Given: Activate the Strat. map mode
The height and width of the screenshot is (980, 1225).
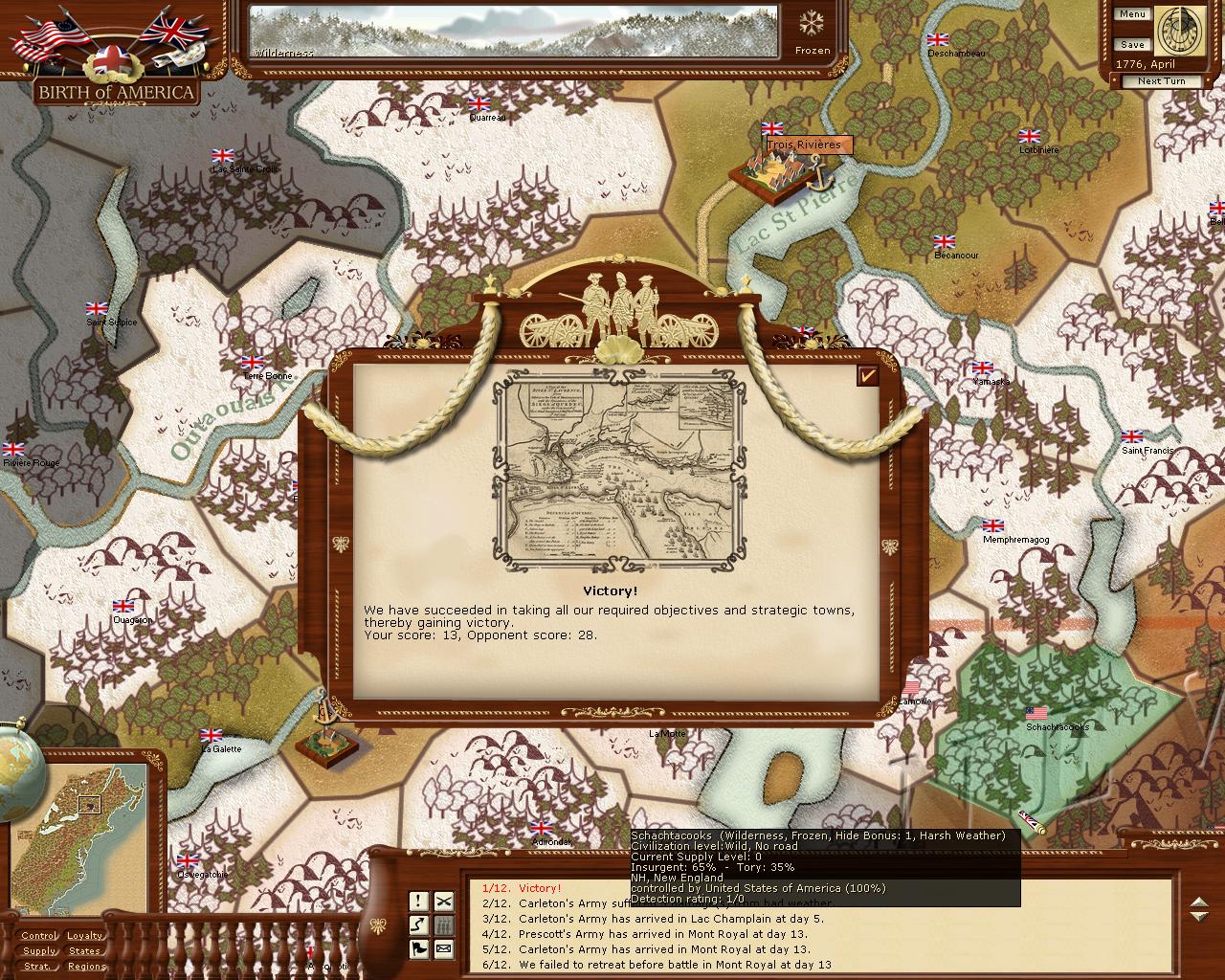Looking at the screenshot, I should point(39,967).
